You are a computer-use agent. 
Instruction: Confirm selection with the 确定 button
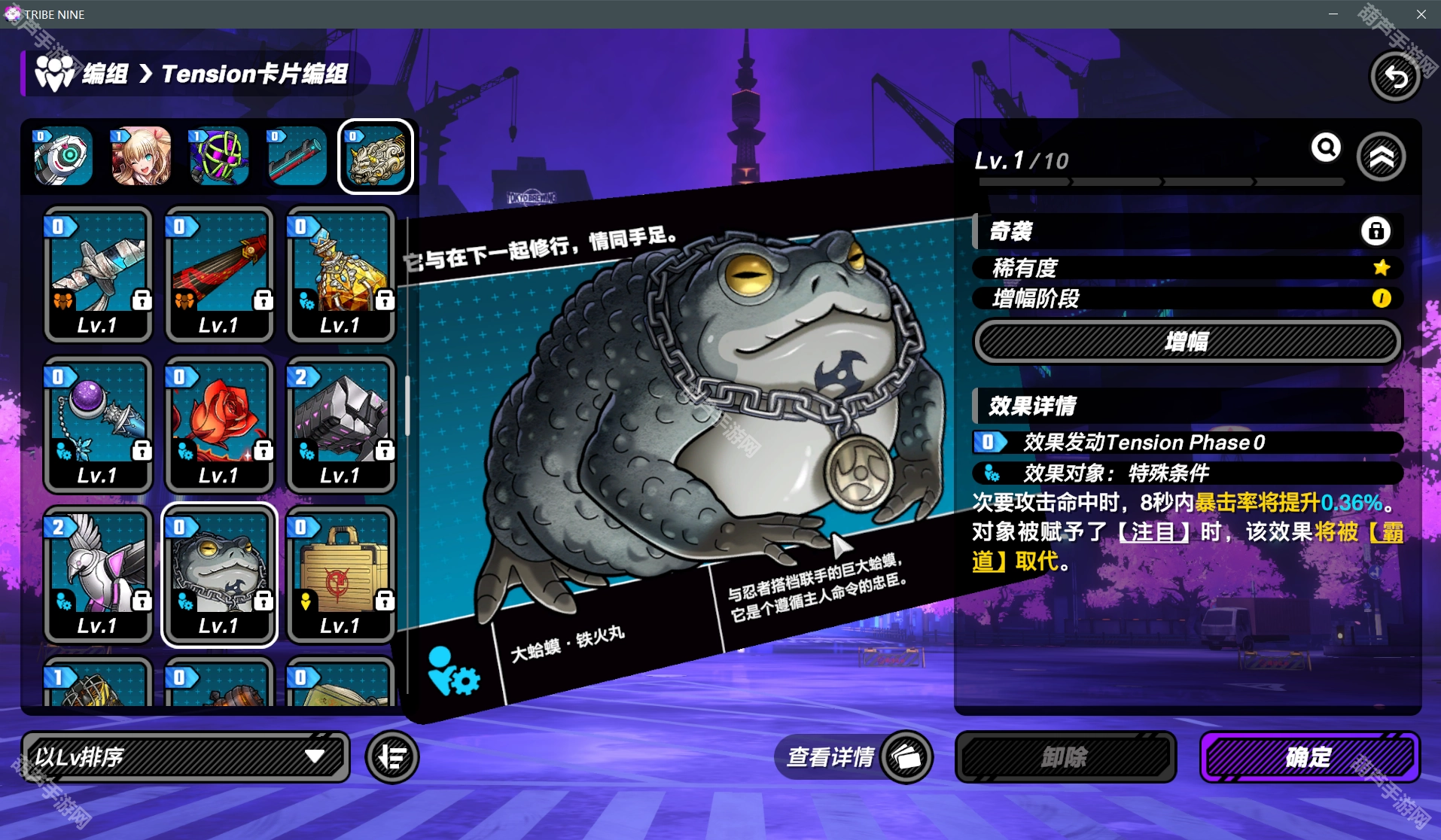tap(1309, 756)
